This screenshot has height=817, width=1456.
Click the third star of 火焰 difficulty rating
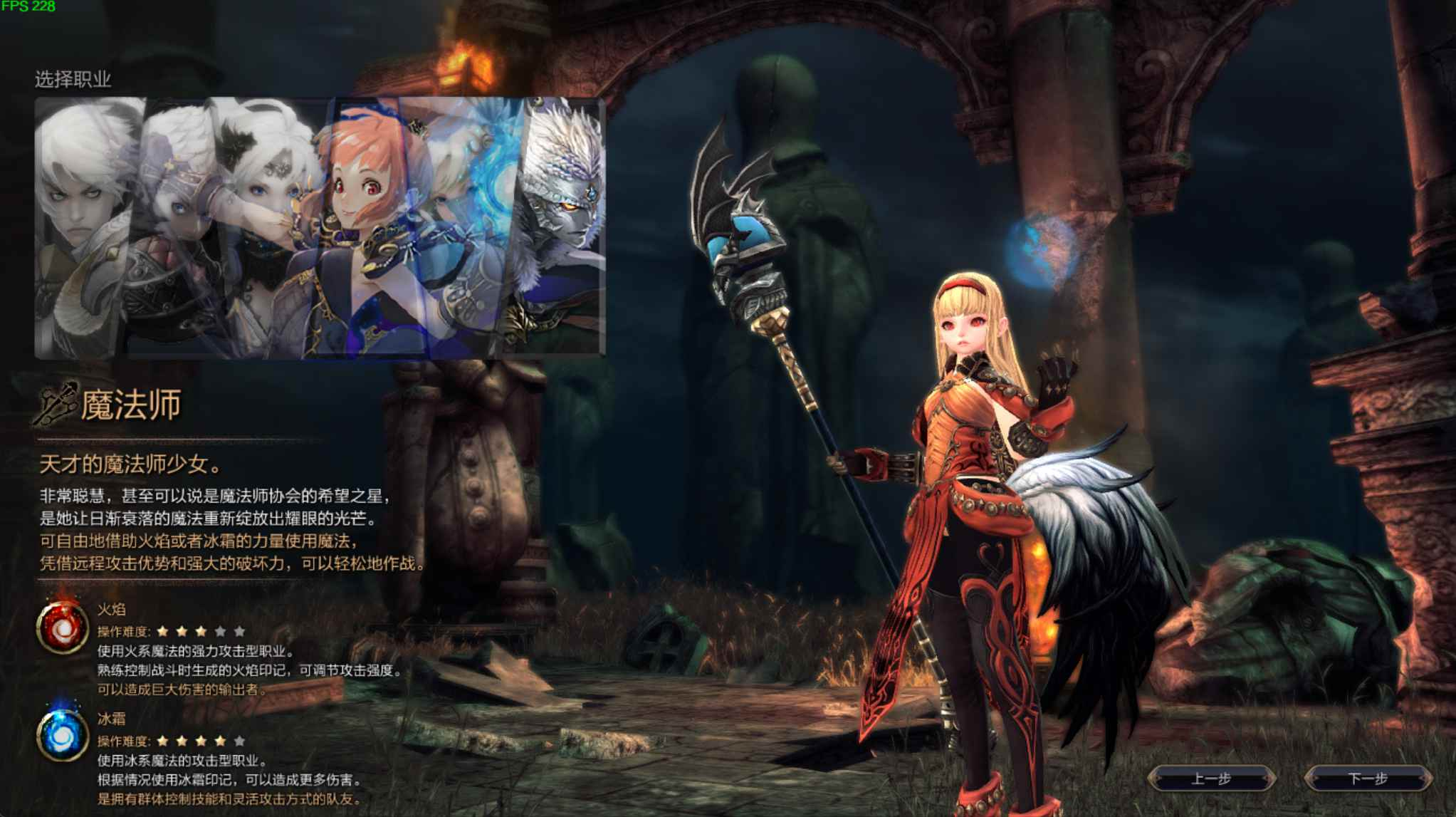tap(200, 632)
